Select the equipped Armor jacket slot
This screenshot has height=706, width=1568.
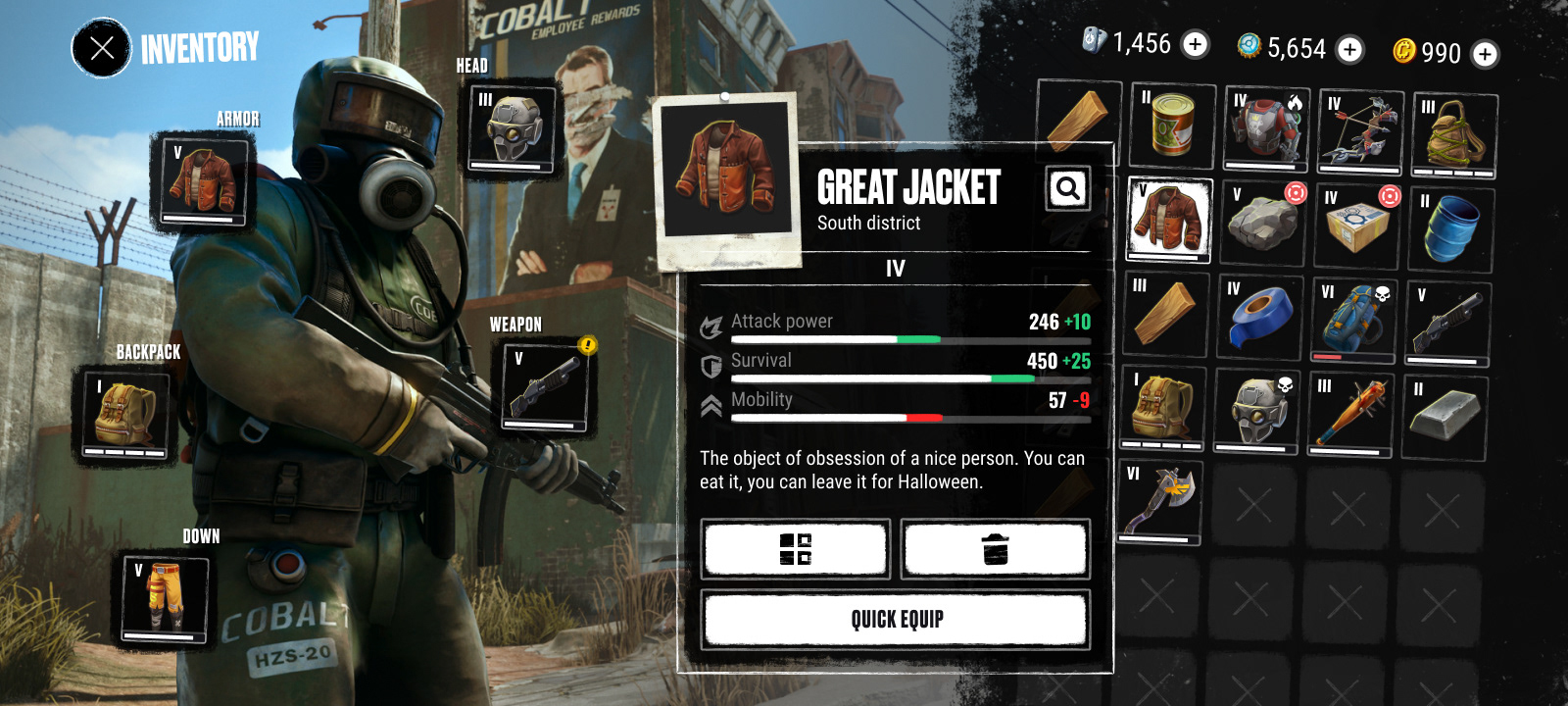pyautogui.click(x=203, y=181)
